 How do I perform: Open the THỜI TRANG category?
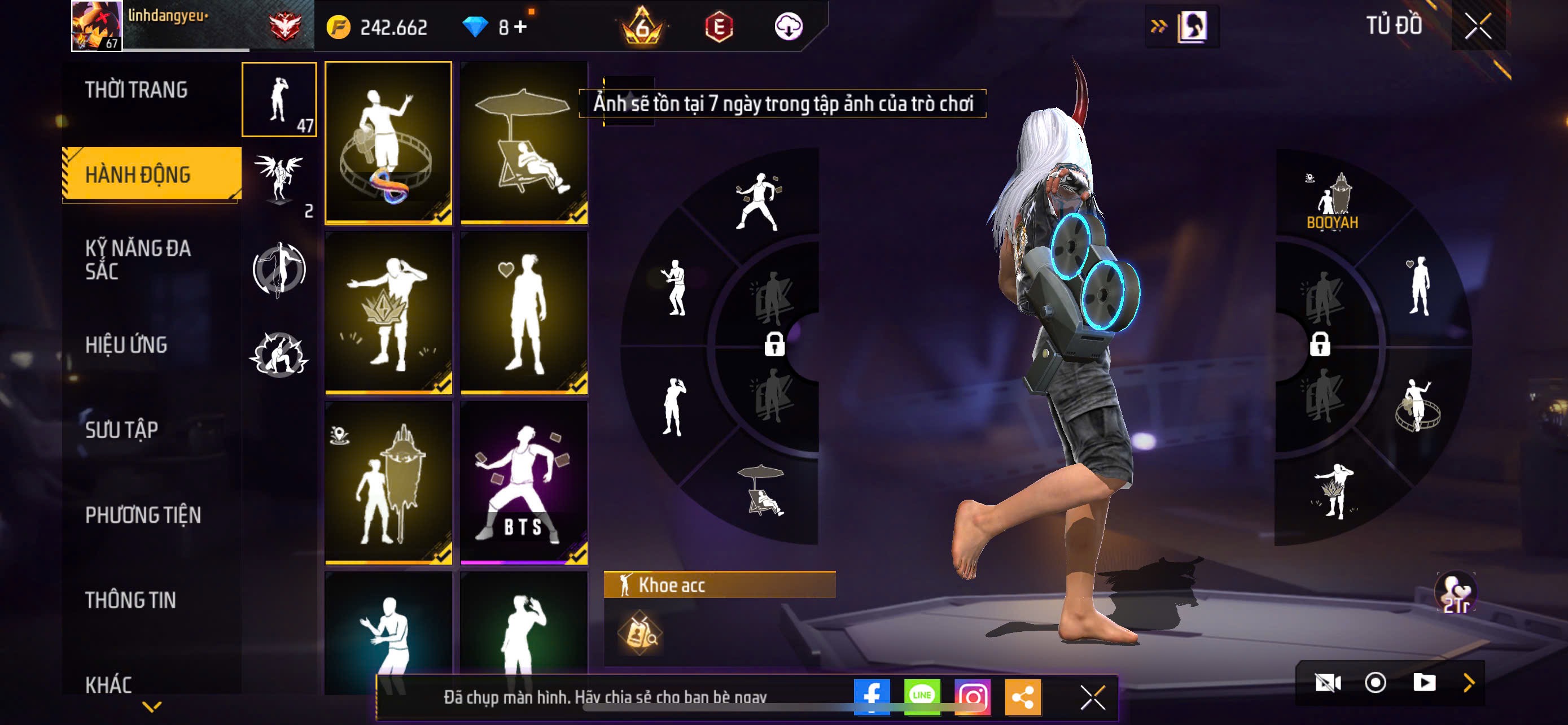pos(137,90)
